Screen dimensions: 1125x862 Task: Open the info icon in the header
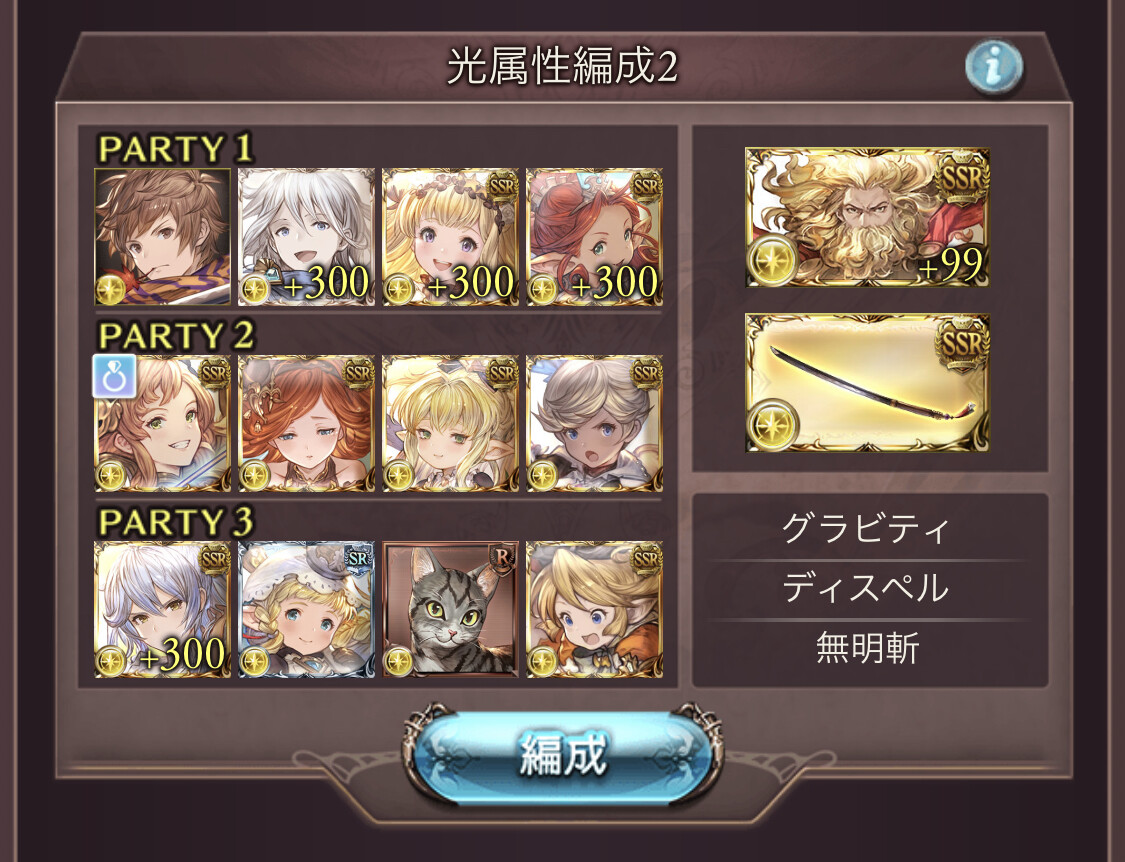click(x=993, y=66)
